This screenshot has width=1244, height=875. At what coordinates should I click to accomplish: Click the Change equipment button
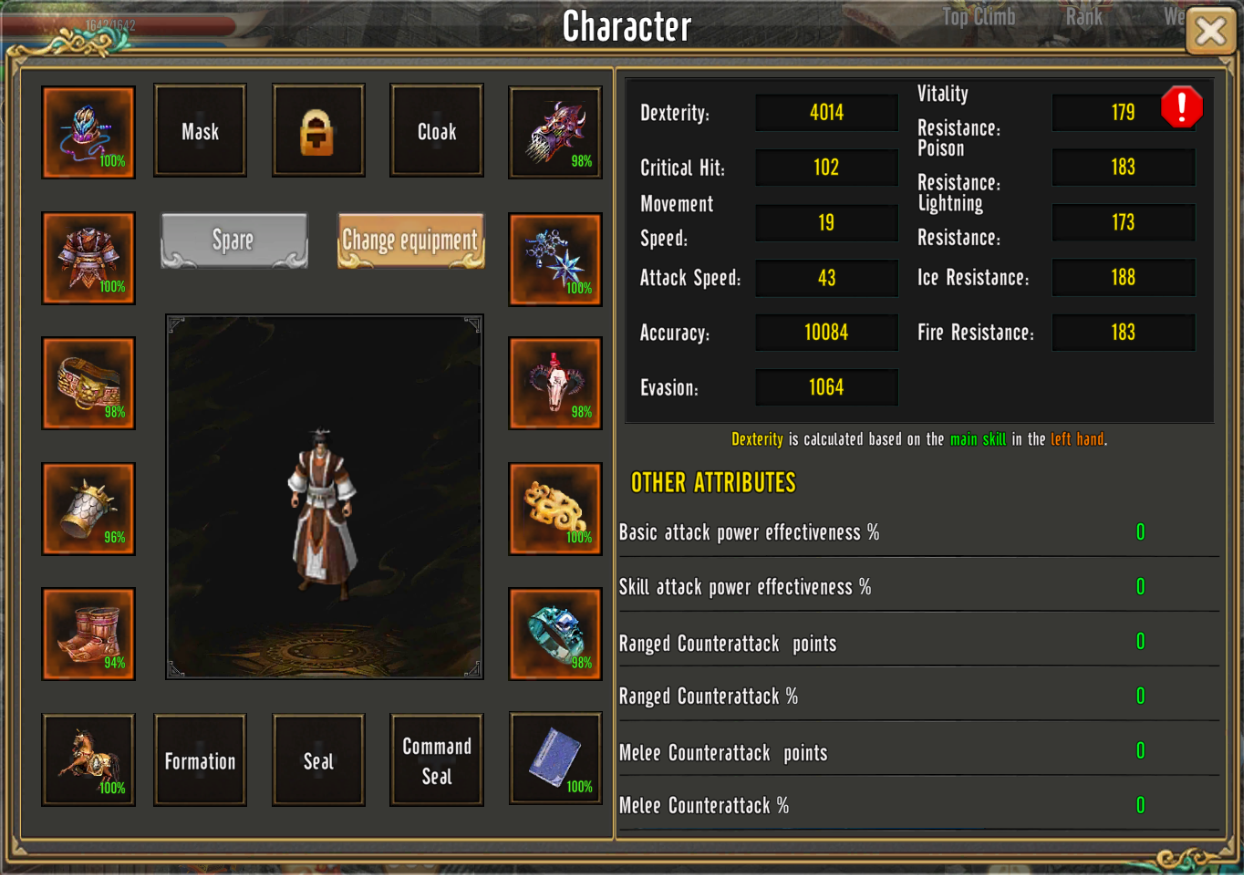pos(410,240)
